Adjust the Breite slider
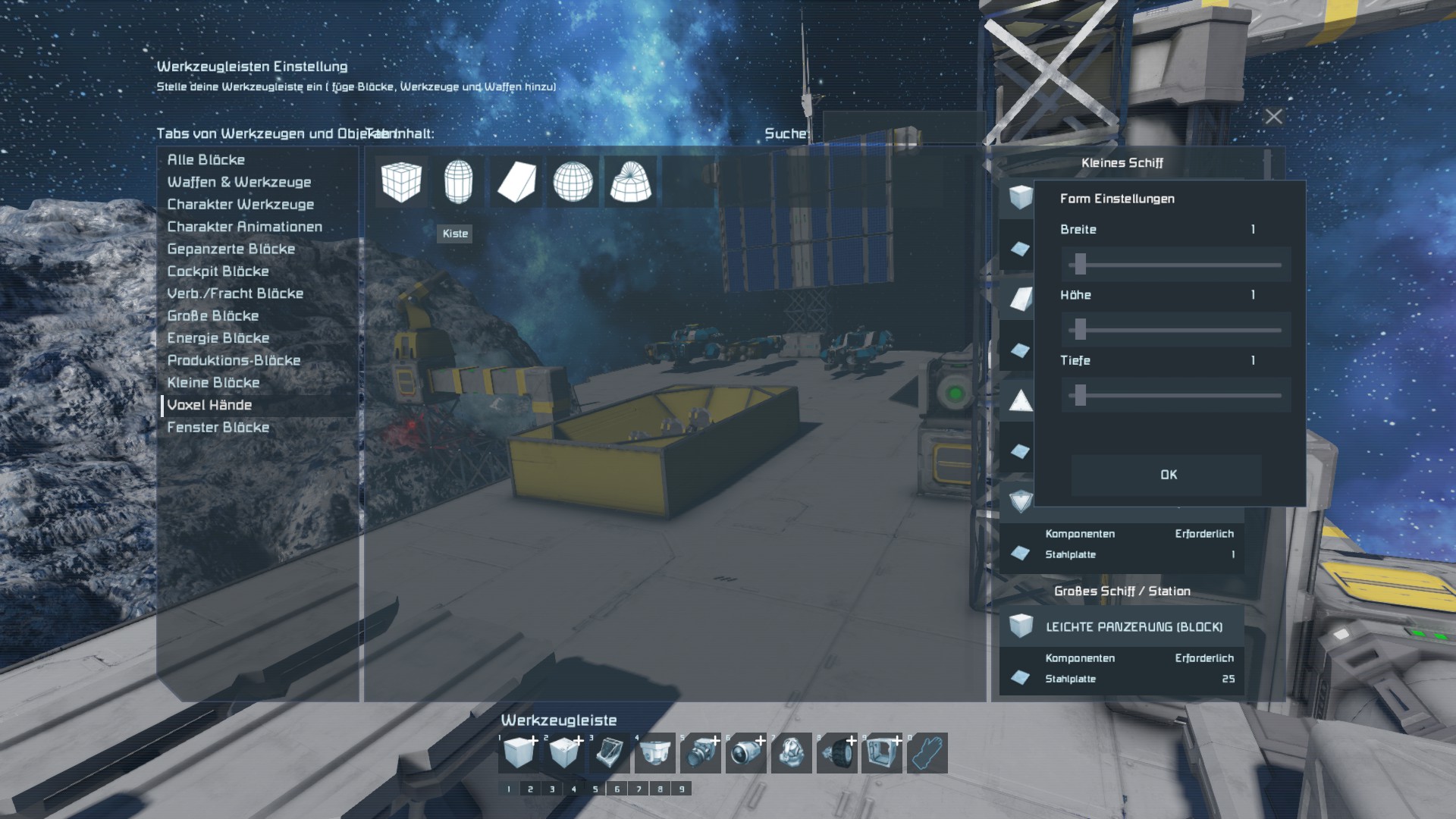 (x=1081, y=265)
